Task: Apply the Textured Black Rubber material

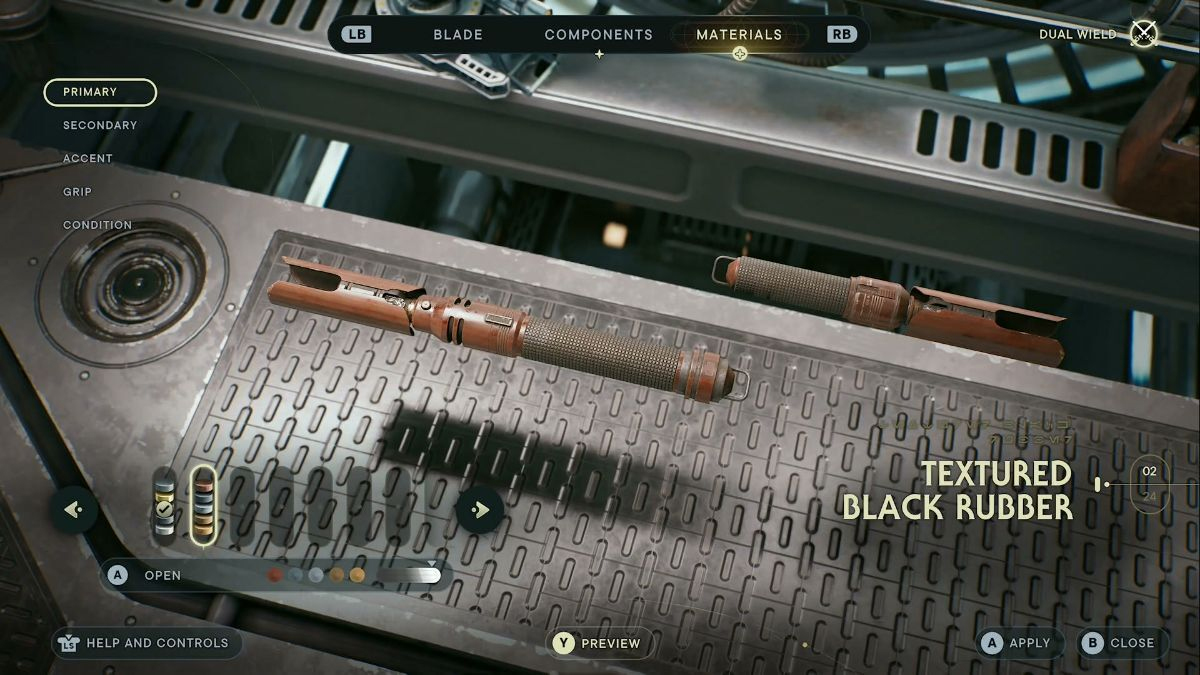Action: [1017, 643]
